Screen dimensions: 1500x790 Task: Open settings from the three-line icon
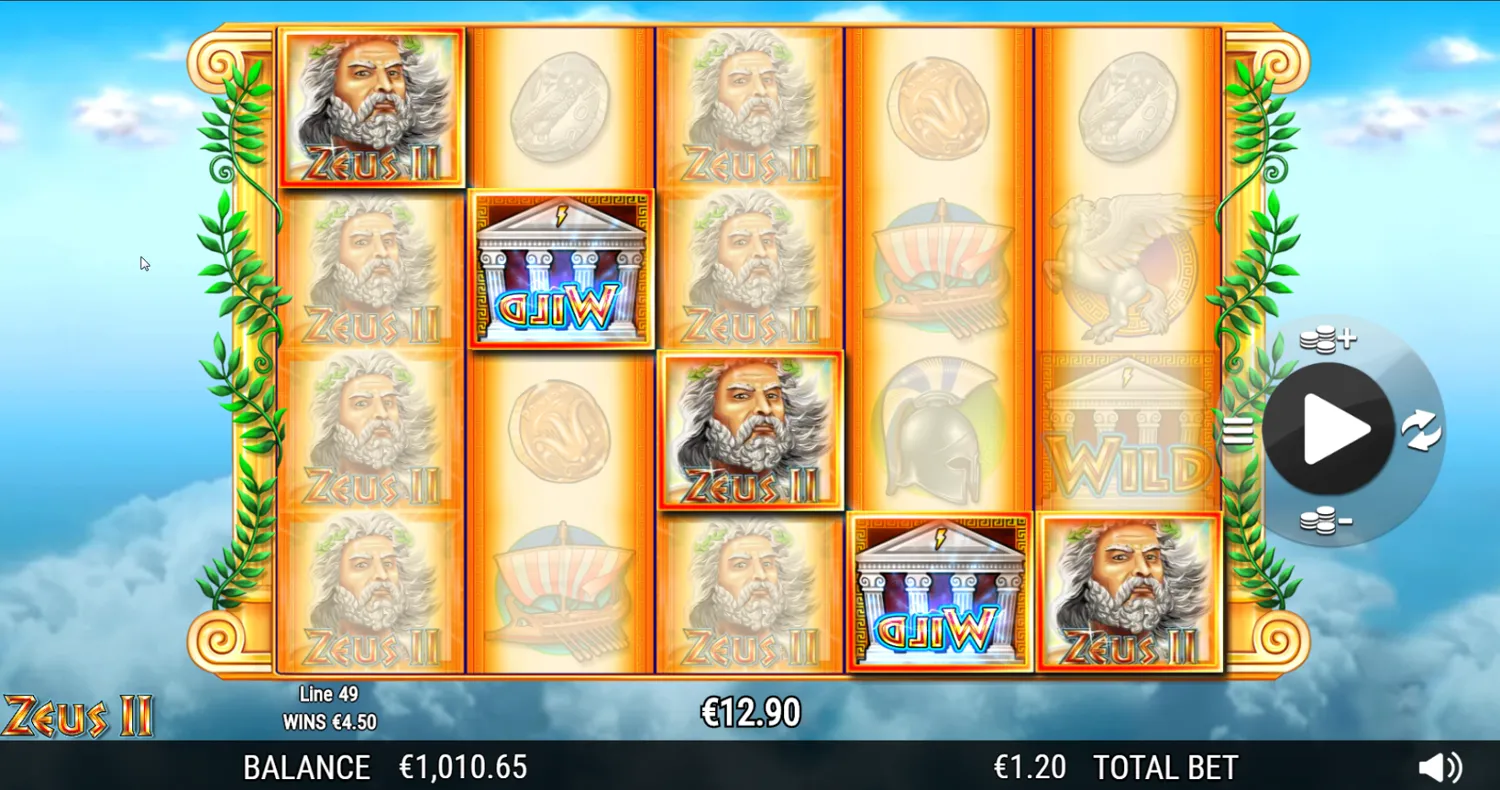1238,430
